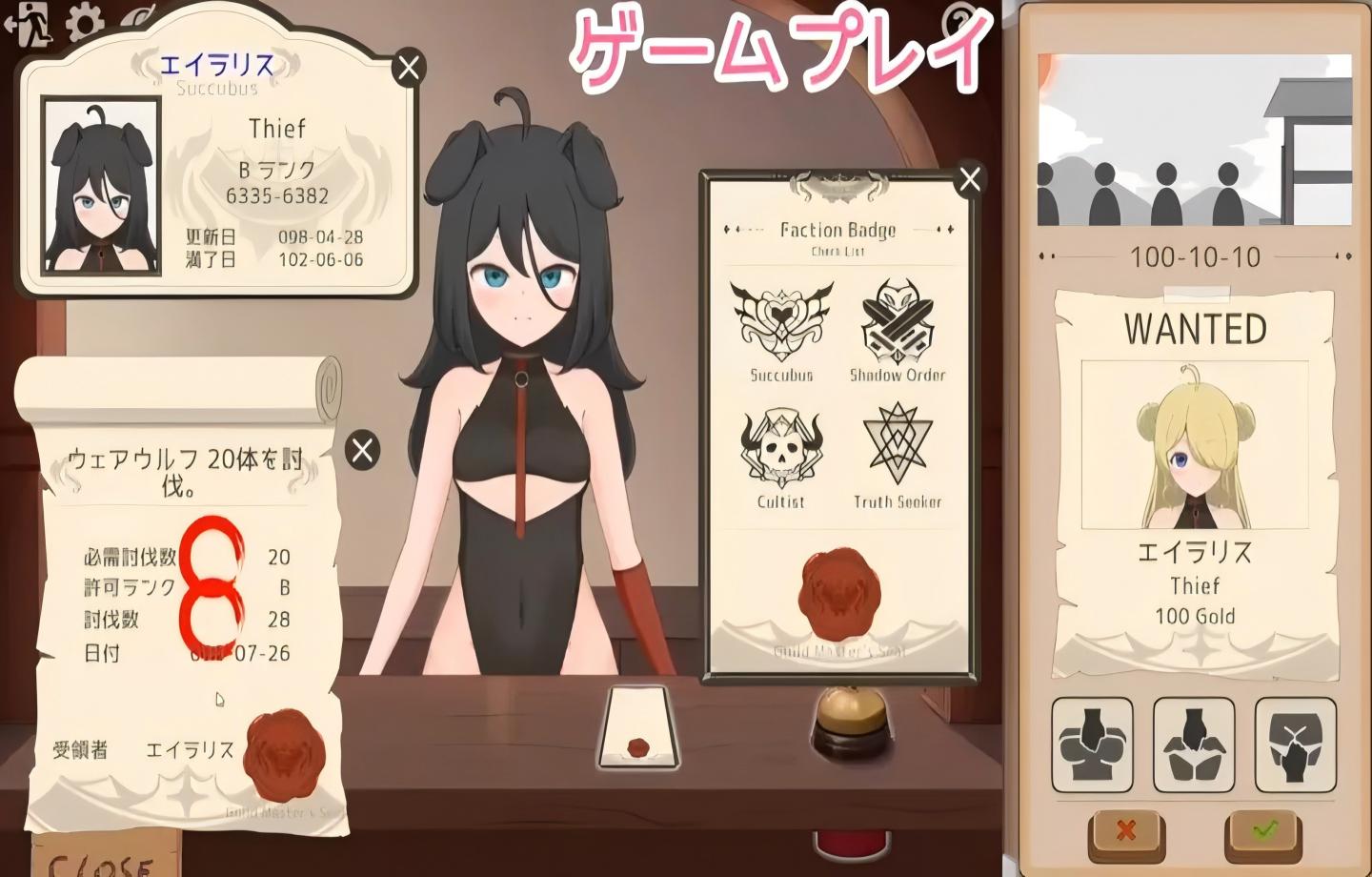Screen dimensions: 1372x877
Task: Click the chest inspection icon
Action: [1094, 746]
